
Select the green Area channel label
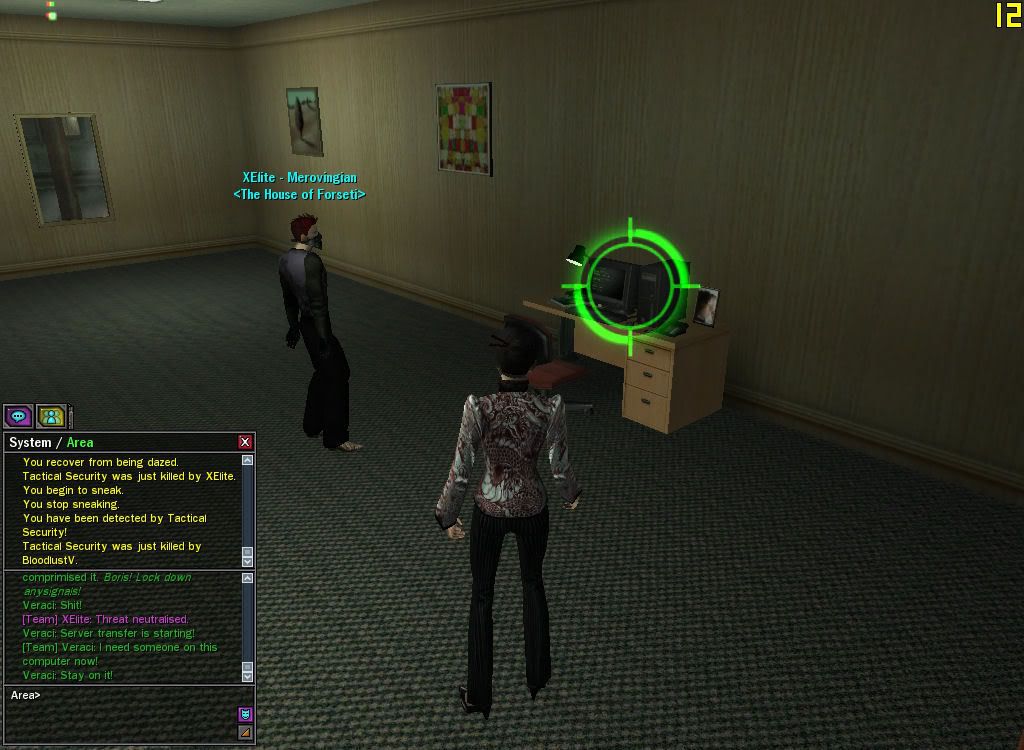(80, 442)
